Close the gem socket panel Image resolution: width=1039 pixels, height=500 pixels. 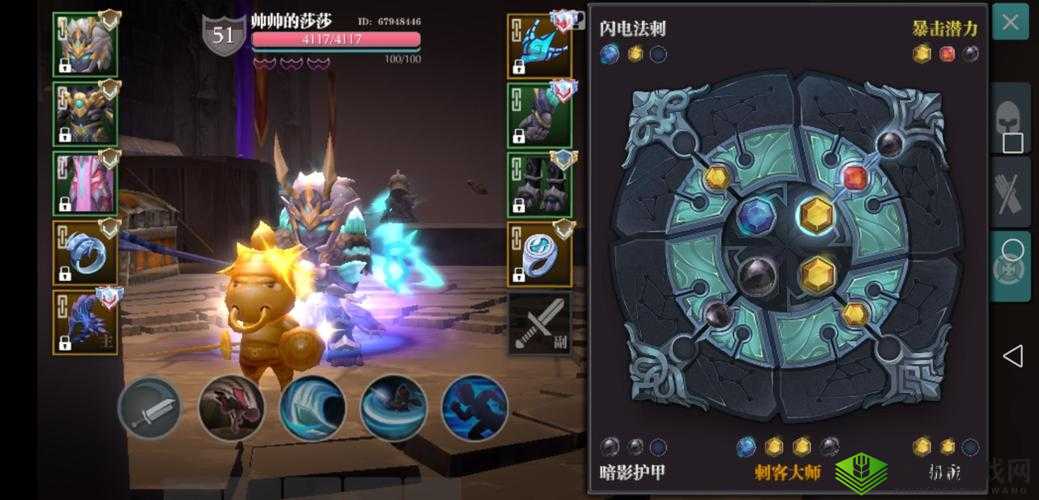(x=1010, y=24)
